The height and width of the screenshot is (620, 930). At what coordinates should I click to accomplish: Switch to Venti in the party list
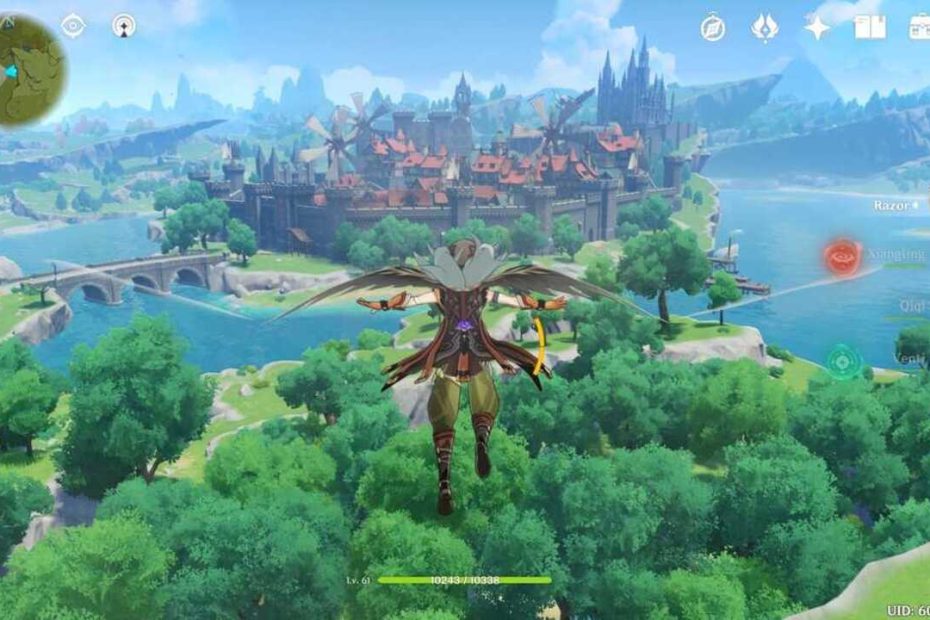click(908, 358)
